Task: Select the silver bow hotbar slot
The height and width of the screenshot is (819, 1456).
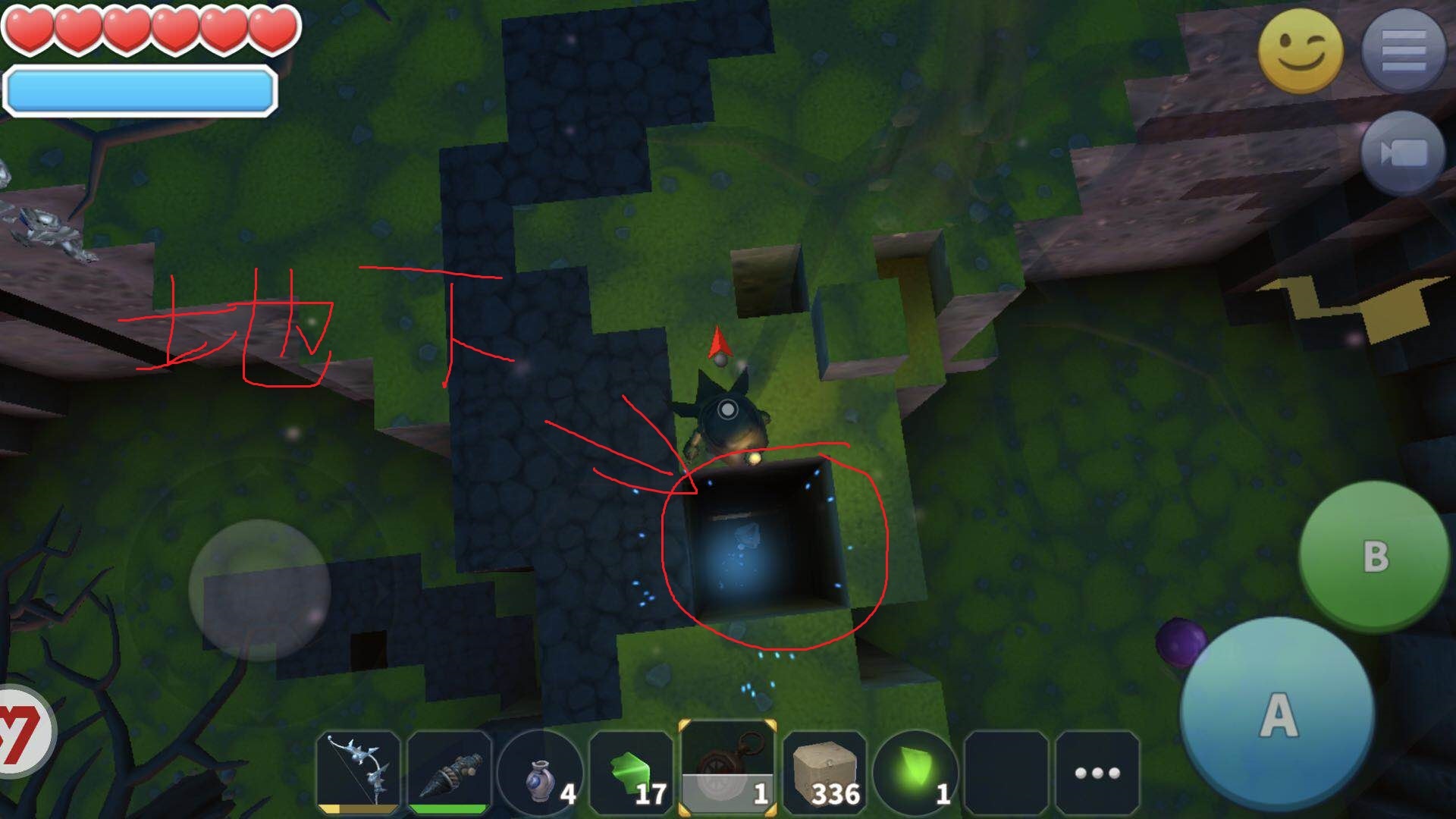Action: pos(359,772)
